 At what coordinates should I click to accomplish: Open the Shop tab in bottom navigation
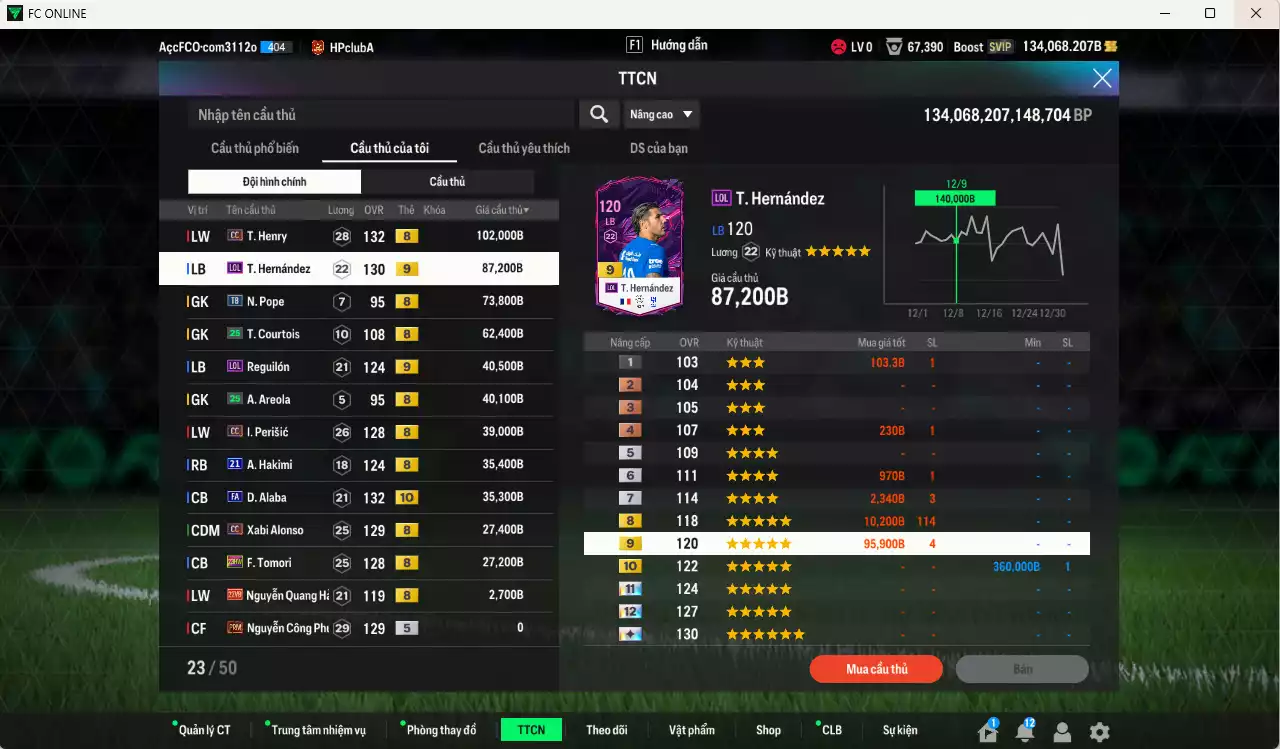tap(768, 729)
